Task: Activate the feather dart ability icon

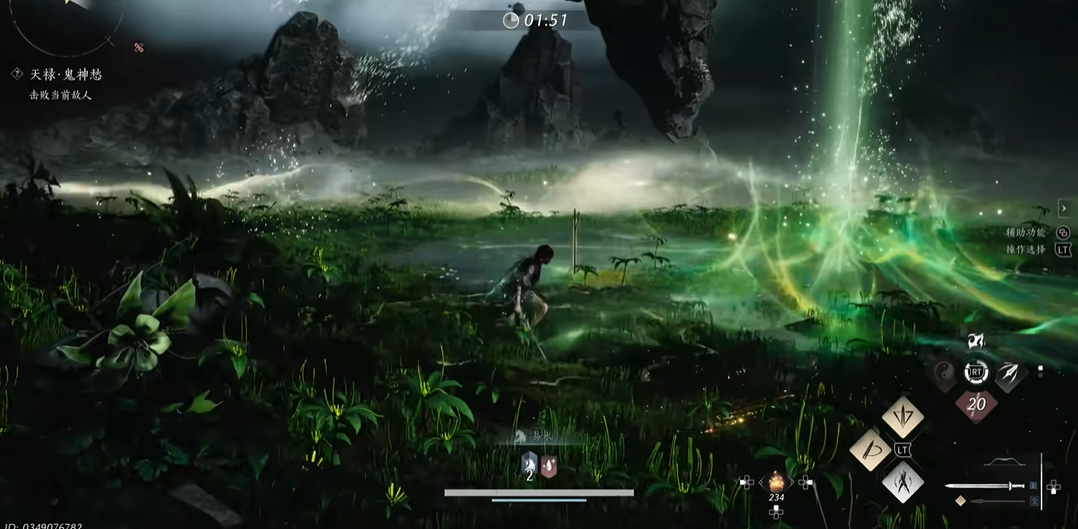Action: point(1009,374)
